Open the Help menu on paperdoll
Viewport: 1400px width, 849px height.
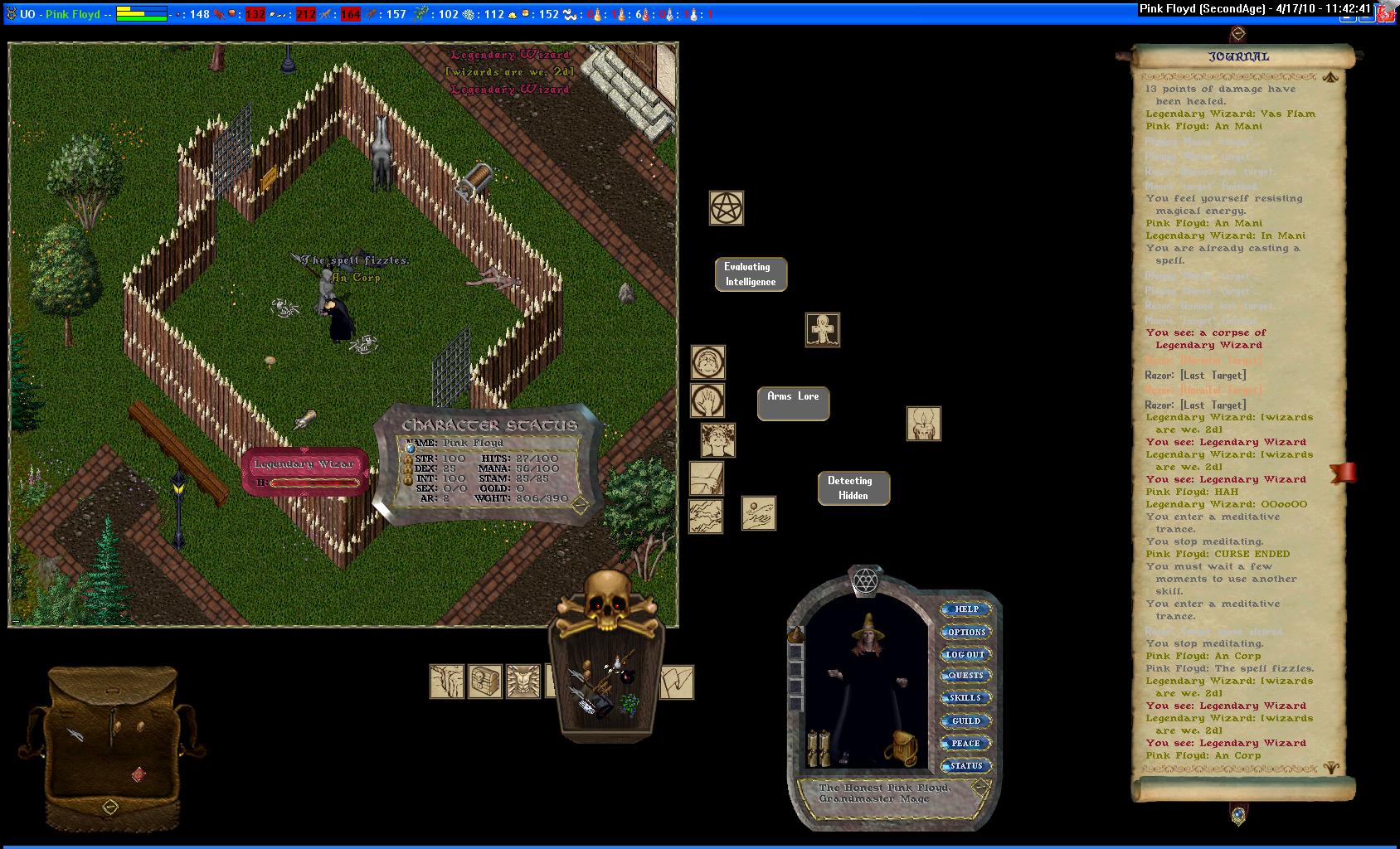click(966, 609)
